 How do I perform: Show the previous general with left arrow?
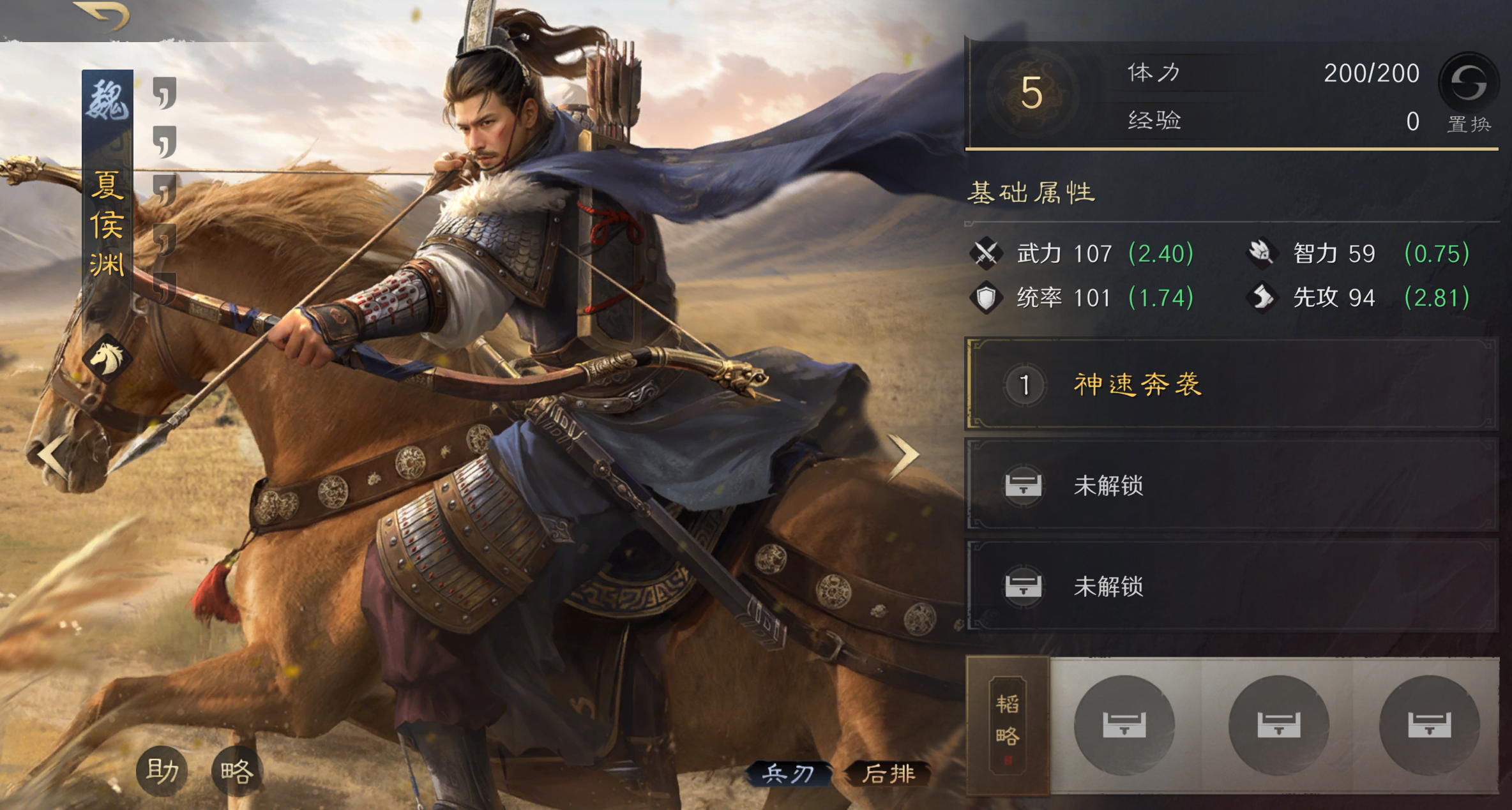pyautogui.click(x=54, y=454)
